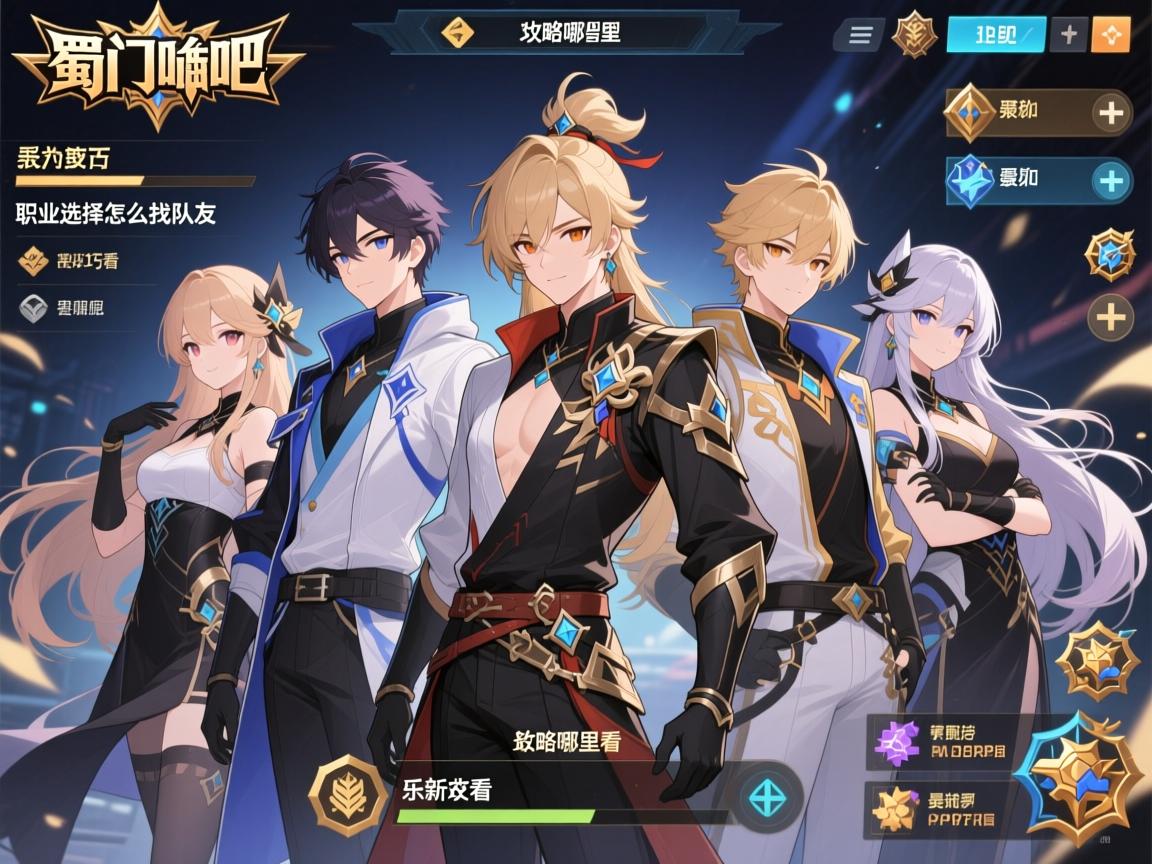Screen dimensions: 1152x864
Task: Add blue crystals with the crystal row's plus
Action: [1110, 181]
